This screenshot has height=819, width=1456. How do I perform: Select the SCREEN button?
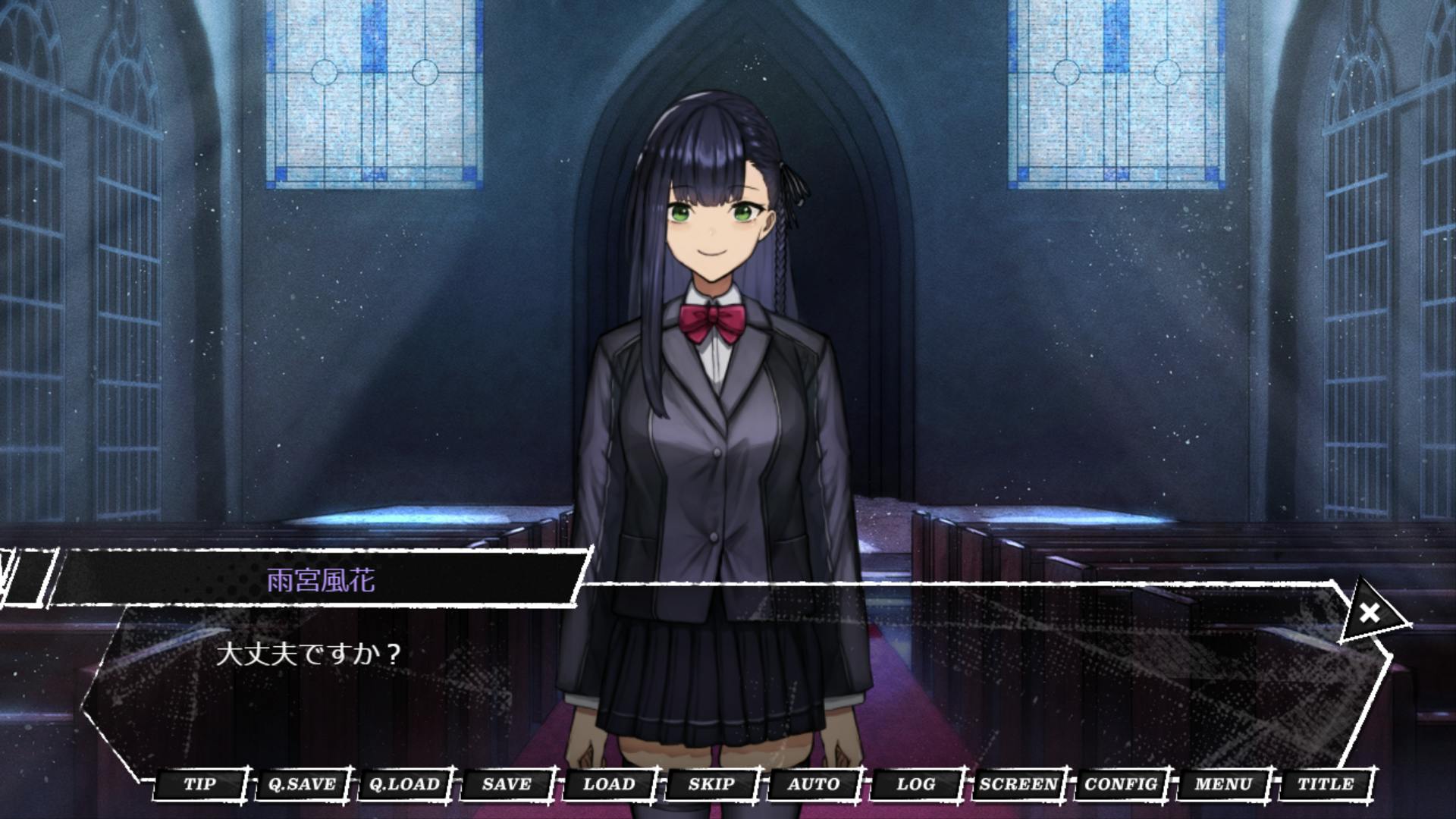(x=1018, y=784)
